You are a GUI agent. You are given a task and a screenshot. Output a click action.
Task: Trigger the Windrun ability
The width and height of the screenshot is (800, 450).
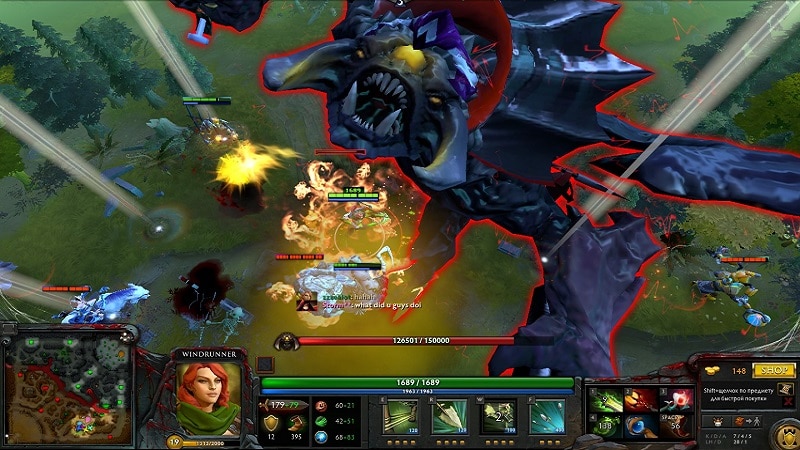[x=497, y=417]
